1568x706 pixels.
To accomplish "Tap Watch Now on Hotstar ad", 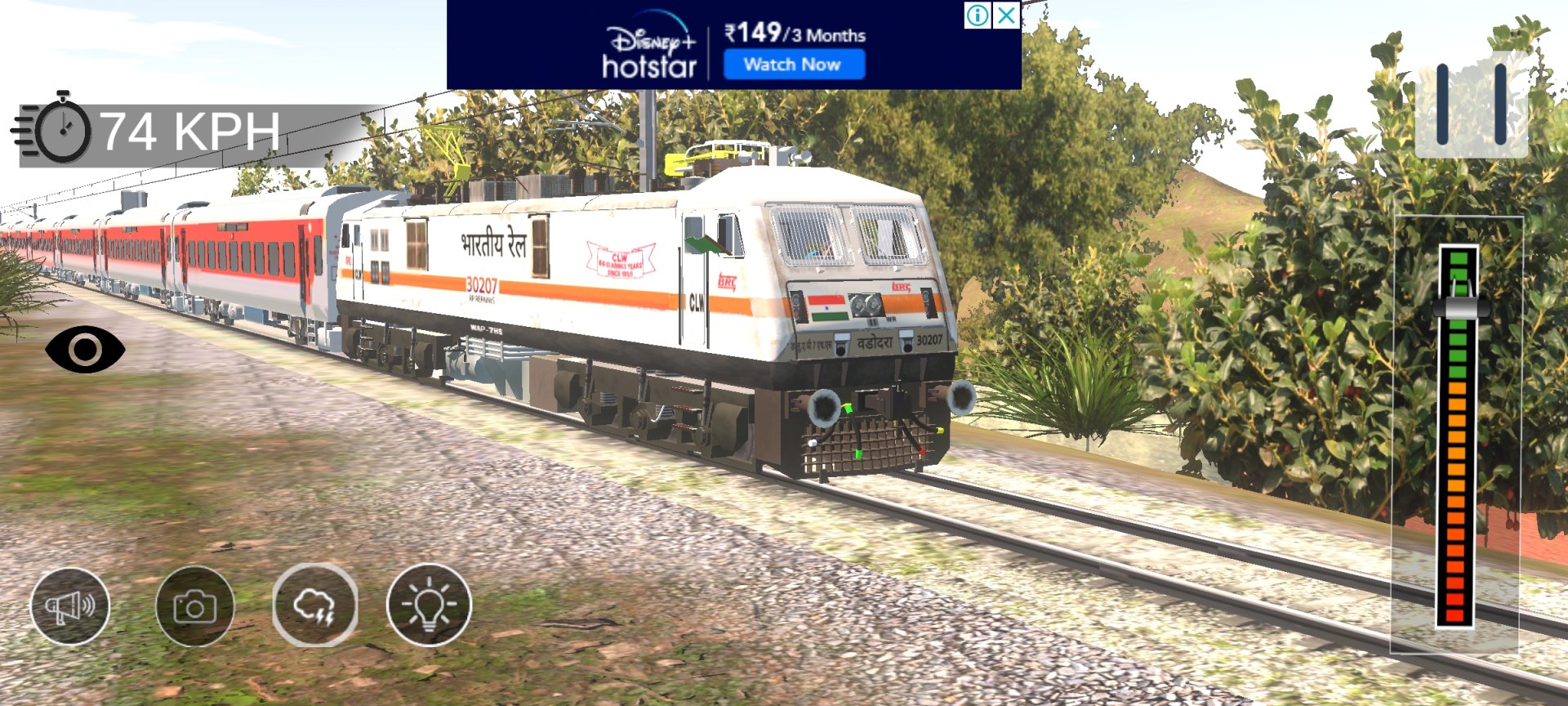I will click(x=793, y=65).
